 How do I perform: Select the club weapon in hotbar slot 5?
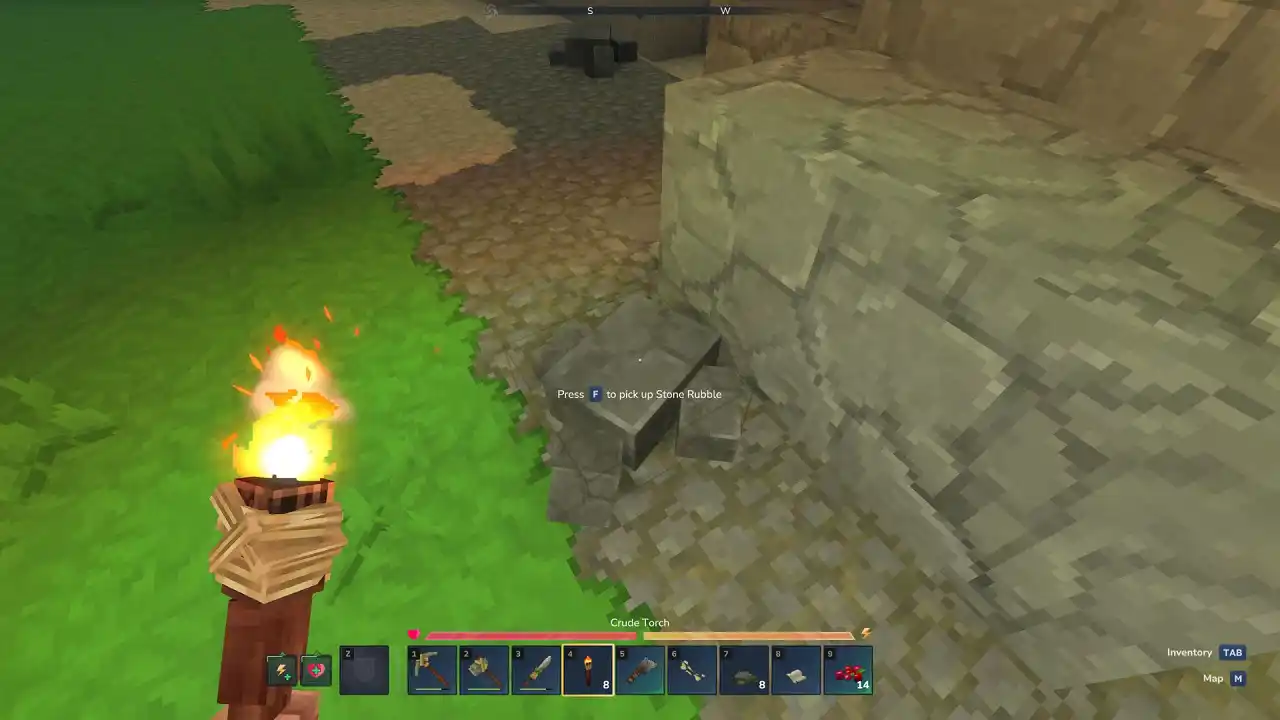640,669
